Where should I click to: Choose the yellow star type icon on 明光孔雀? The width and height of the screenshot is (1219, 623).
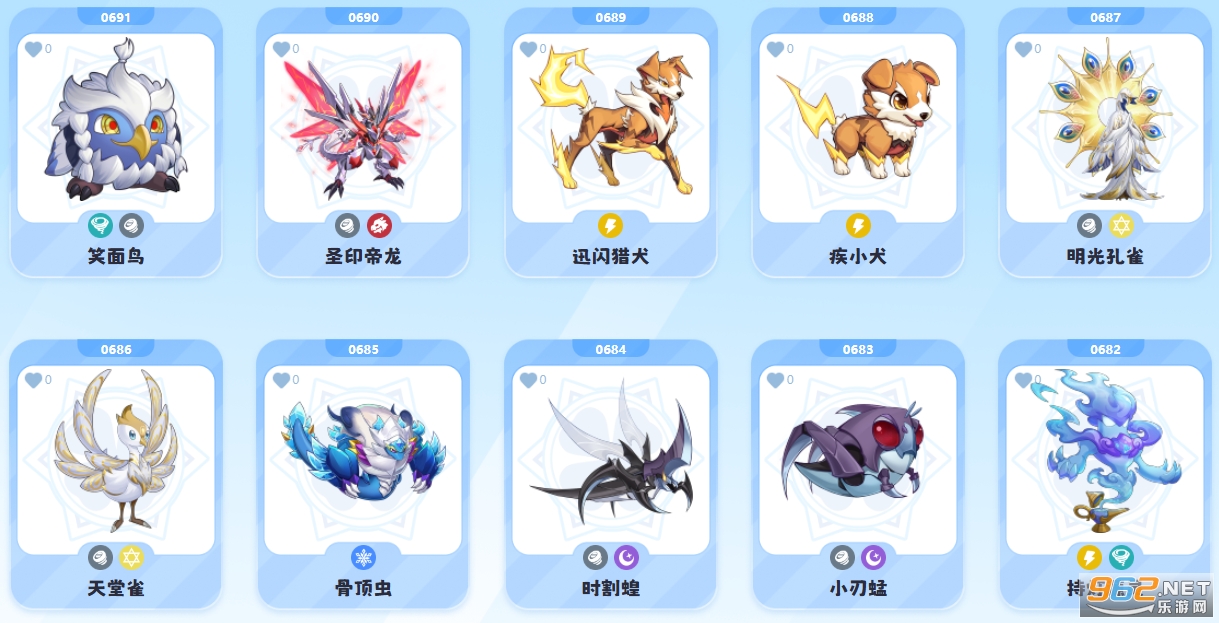click(1121, 225)
